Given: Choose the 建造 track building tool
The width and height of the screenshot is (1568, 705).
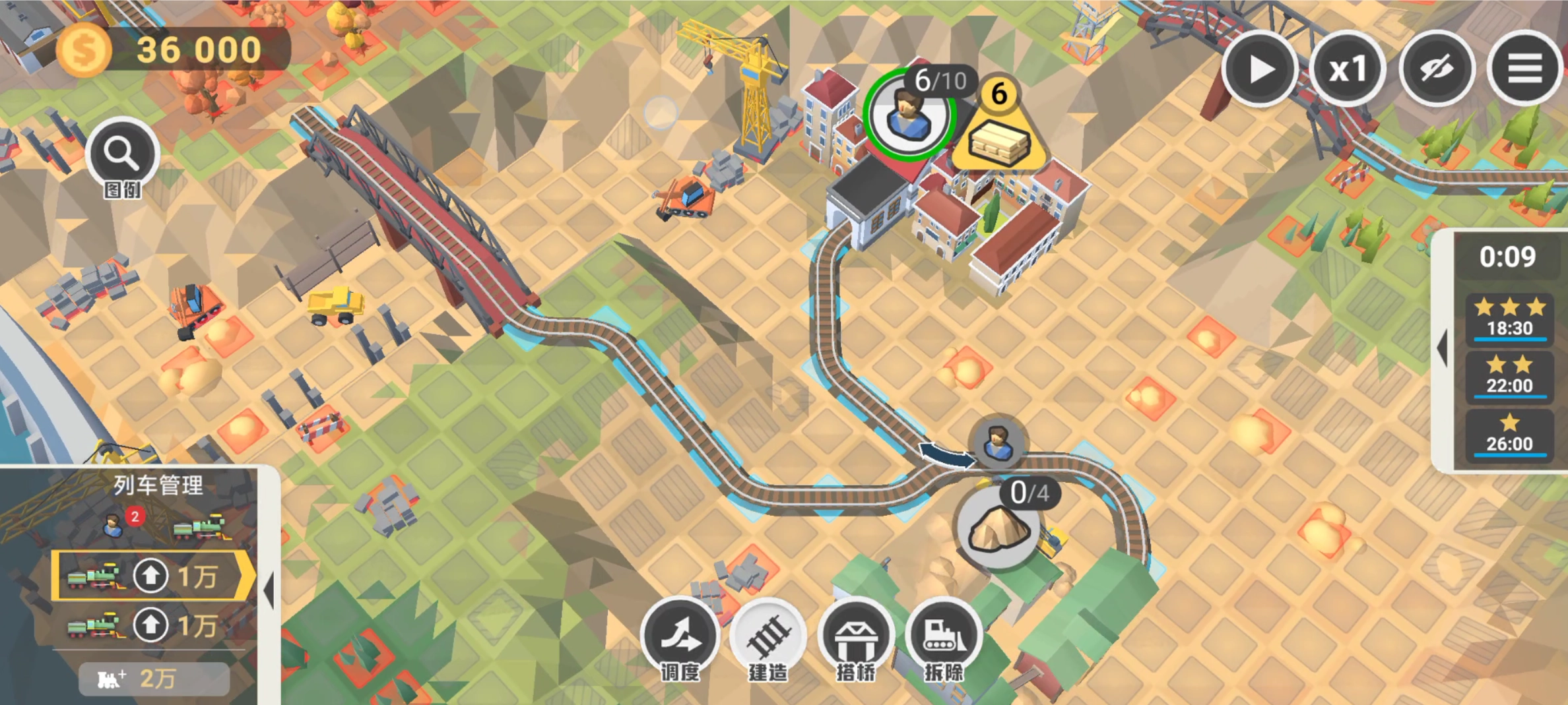Looking at the screenshot, I should 768,636.
